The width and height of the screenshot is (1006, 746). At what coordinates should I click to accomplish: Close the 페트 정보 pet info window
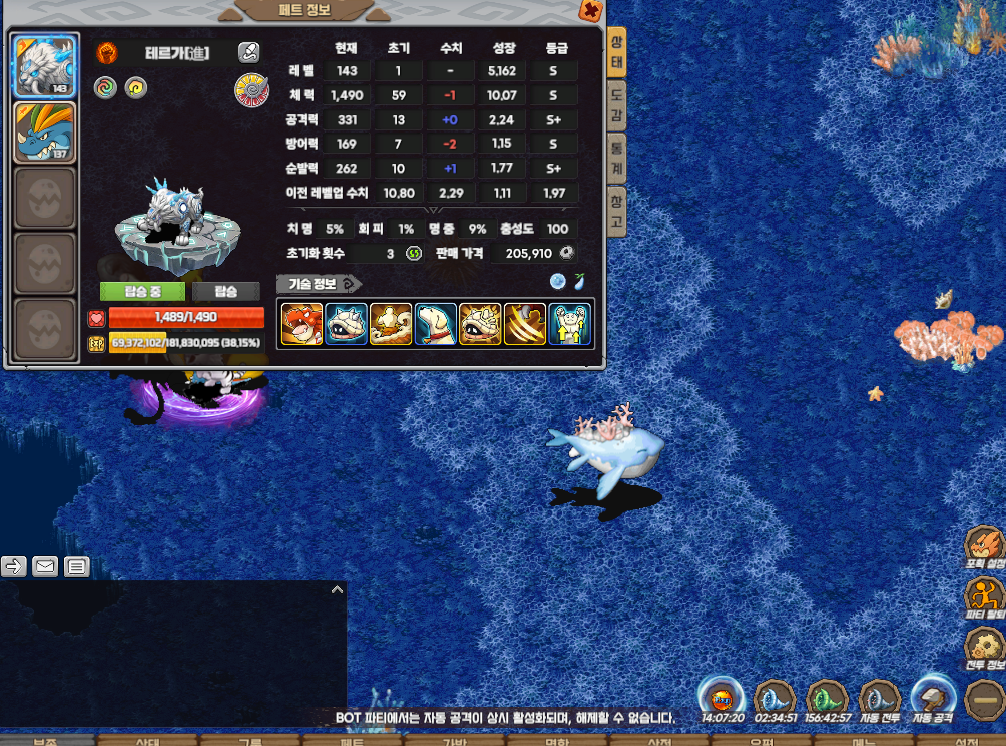pyautogui.click(x=590, y=11)
